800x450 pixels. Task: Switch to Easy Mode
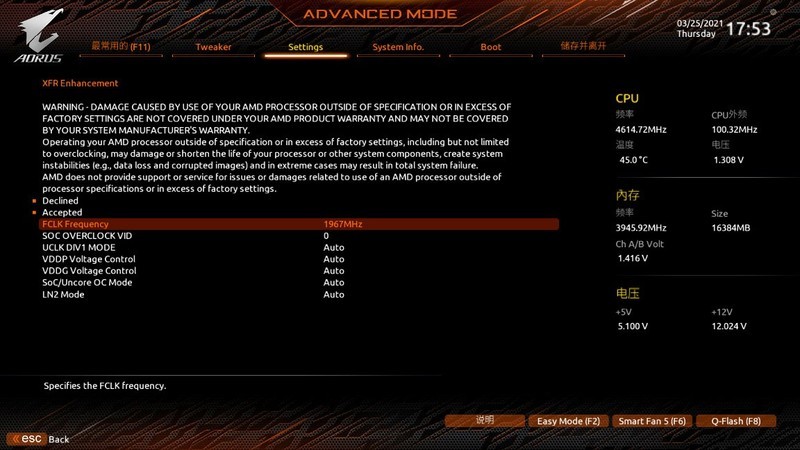click(x=568, y=421)
